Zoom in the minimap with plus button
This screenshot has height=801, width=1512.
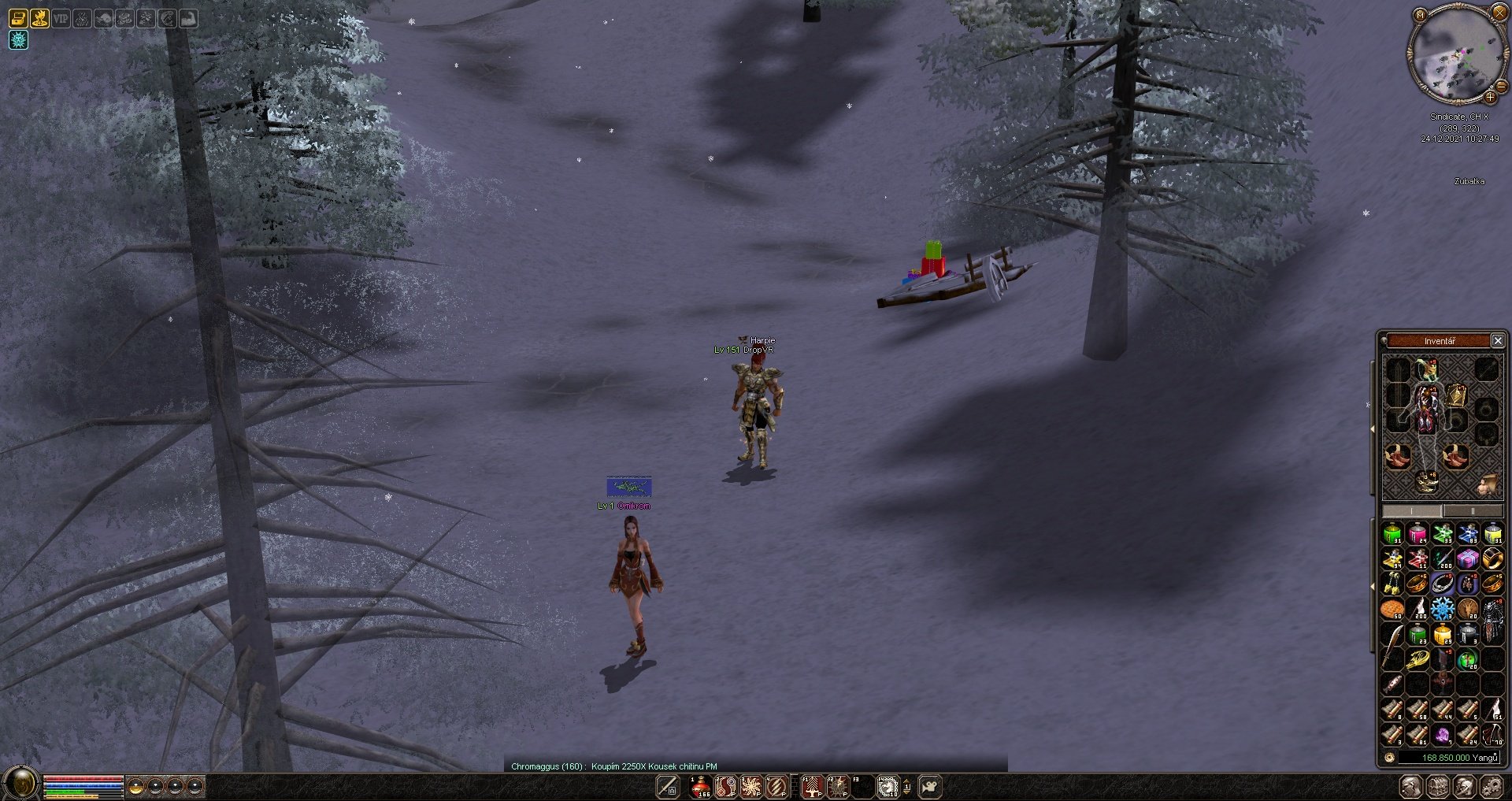tap(1490, 98)
